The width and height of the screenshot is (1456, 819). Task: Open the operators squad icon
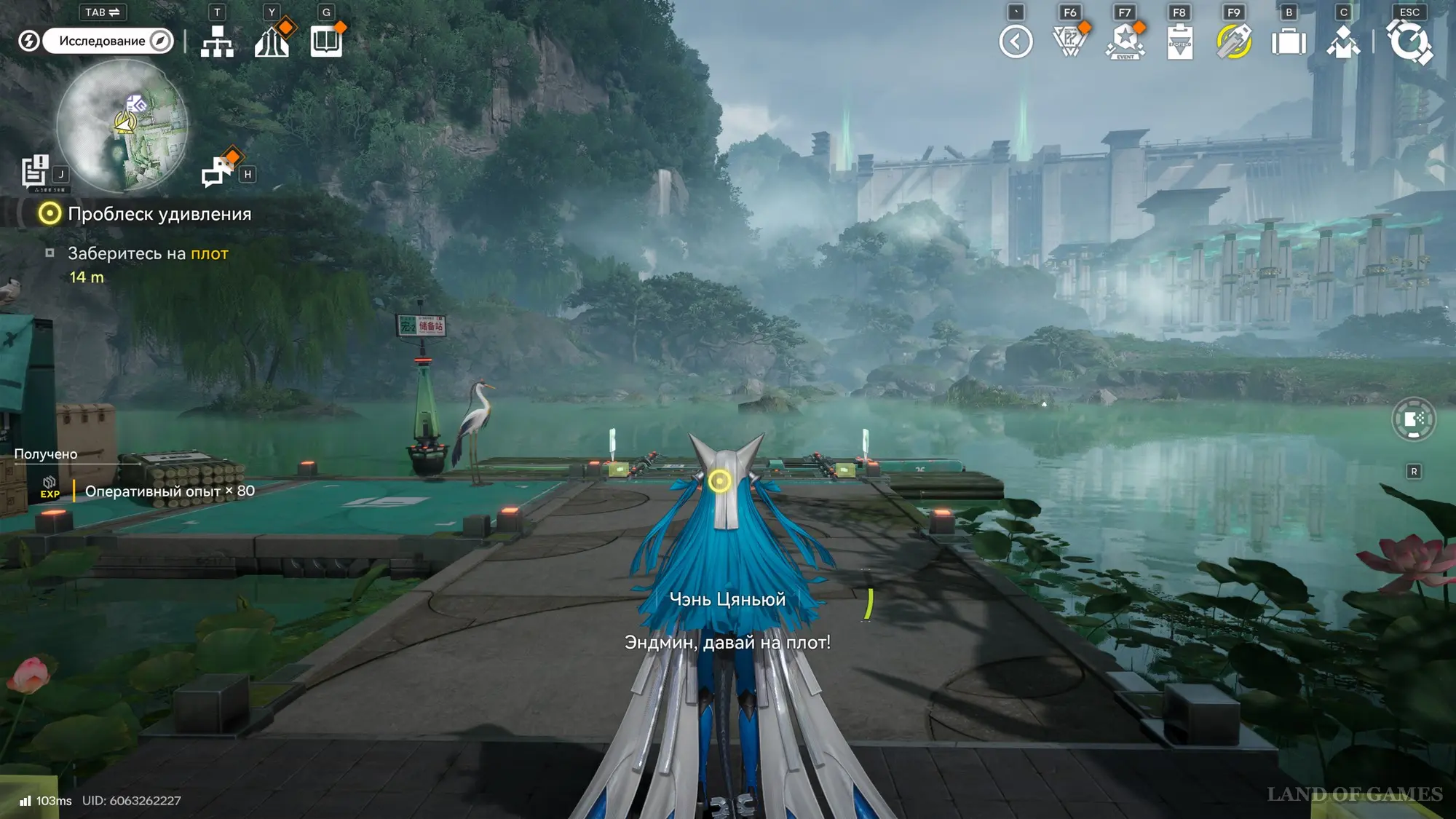click(1343, 41)
